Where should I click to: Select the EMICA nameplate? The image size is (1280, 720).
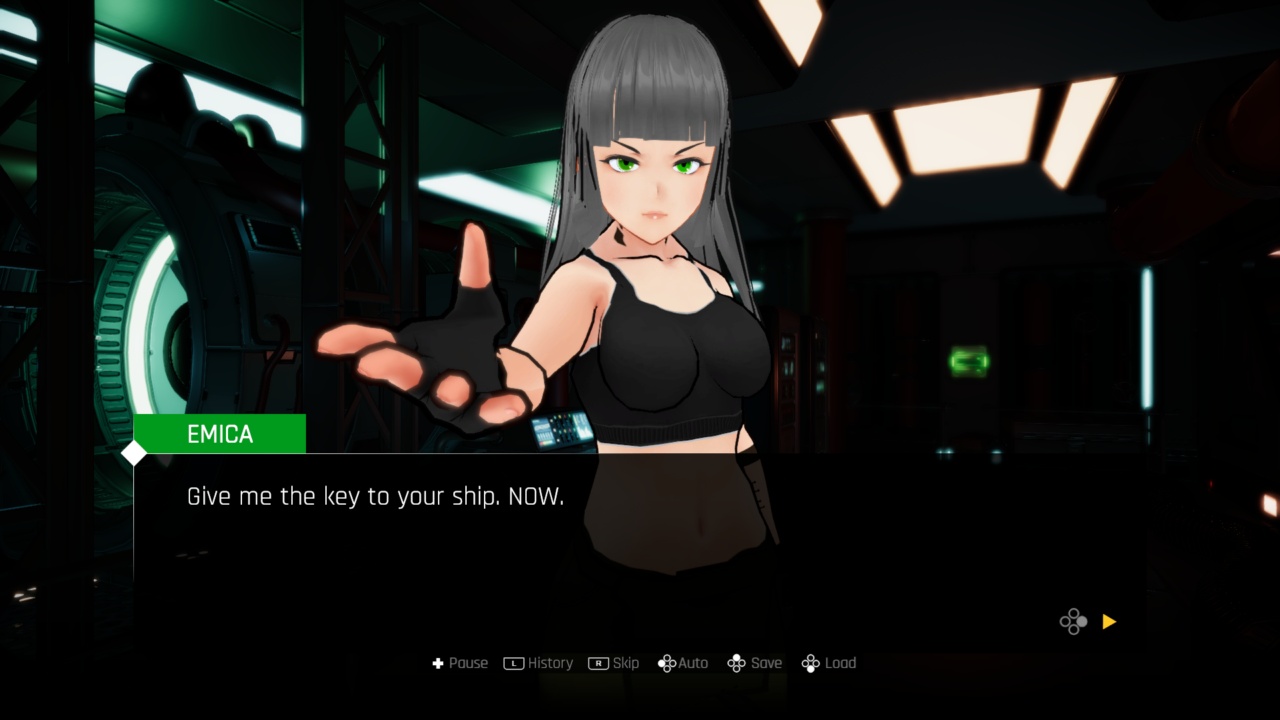coord(218,433)
